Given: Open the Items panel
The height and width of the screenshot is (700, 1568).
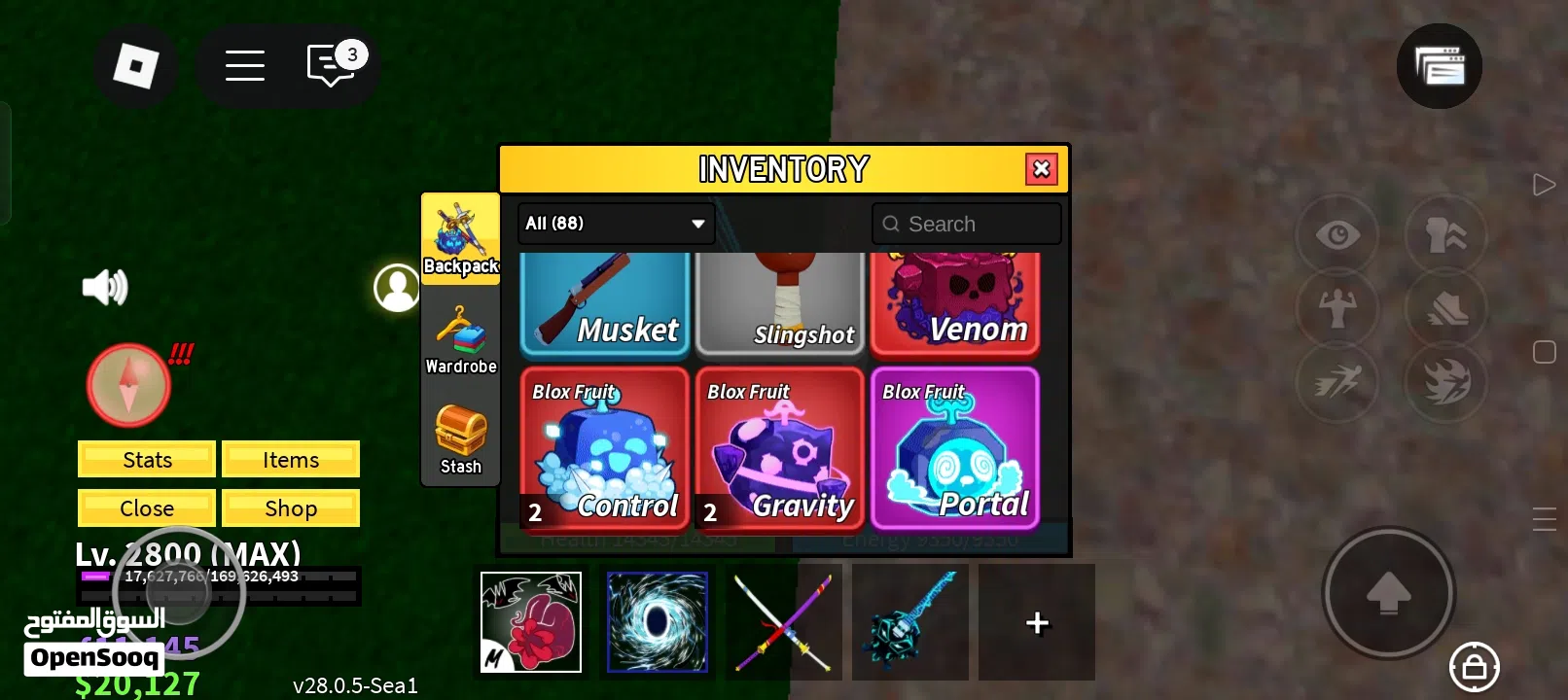Looking at the screenshot, I should tap(291, 459).
